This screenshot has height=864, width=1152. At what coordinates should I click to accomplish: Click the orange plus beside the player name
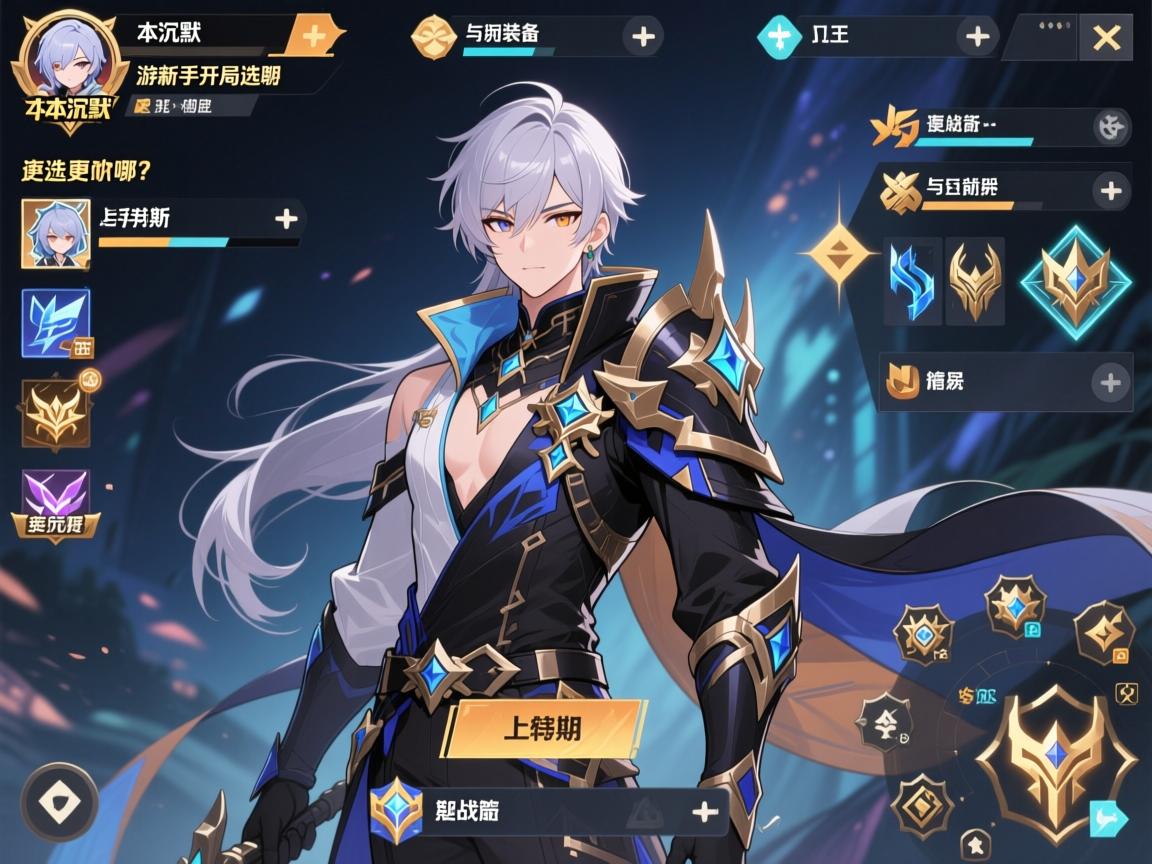313,36
